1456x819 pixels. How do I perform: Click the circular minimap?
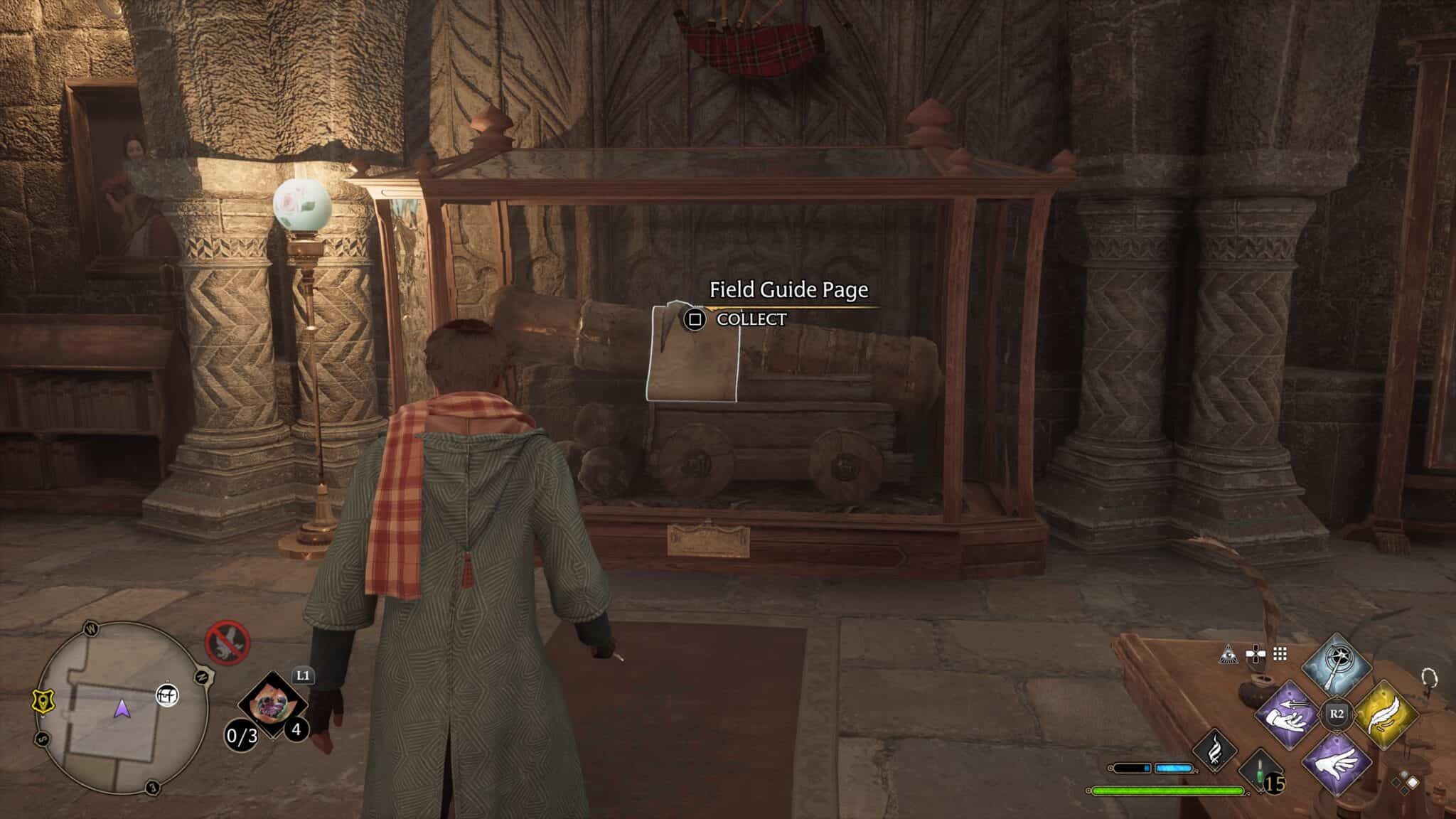pos(121,707)
